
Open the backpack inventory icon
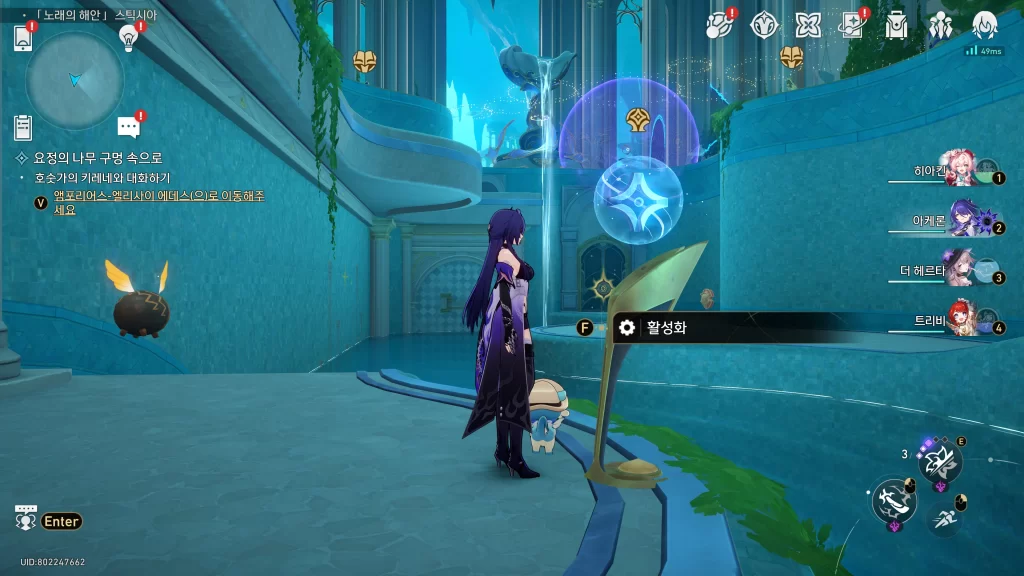[x=896, y=25]
